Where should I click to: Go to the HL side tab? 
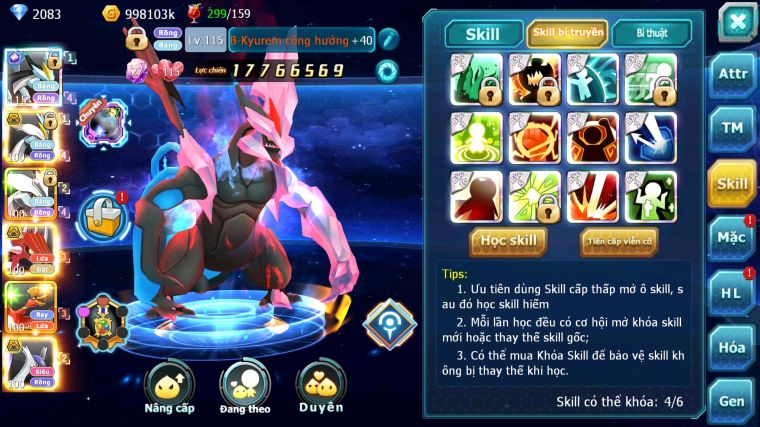click(732, 293)
